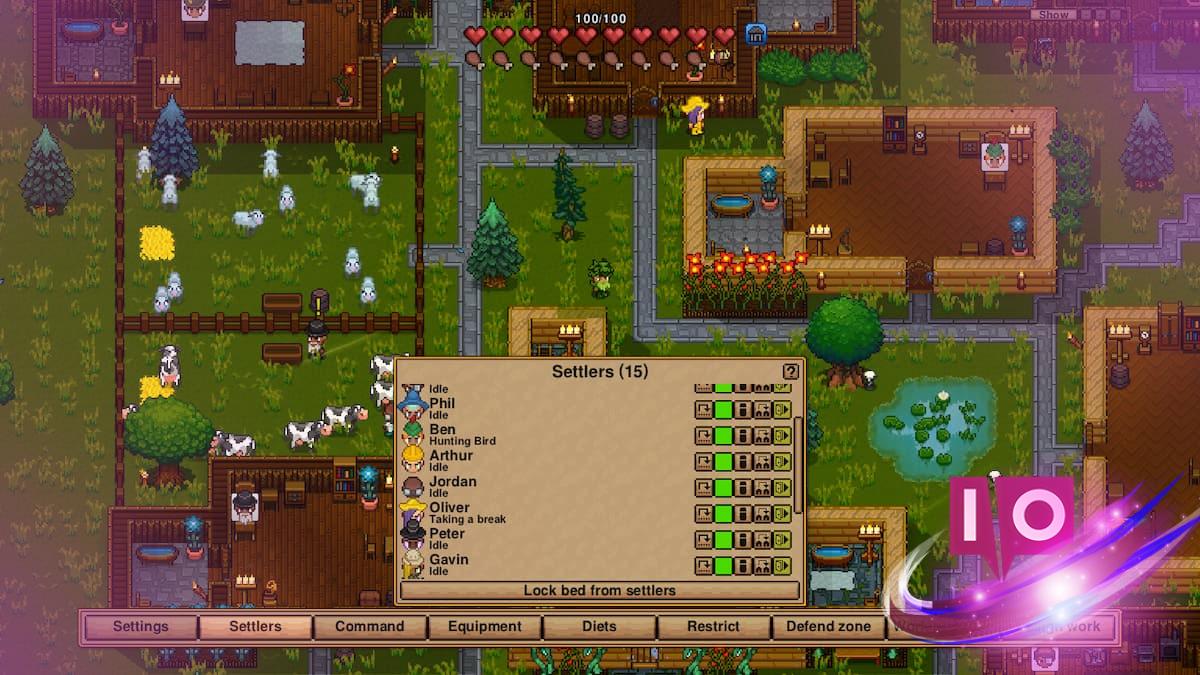Select settler Ben in the list
1200x675 pixels.
pyautogui.click(x=442, y=430)
